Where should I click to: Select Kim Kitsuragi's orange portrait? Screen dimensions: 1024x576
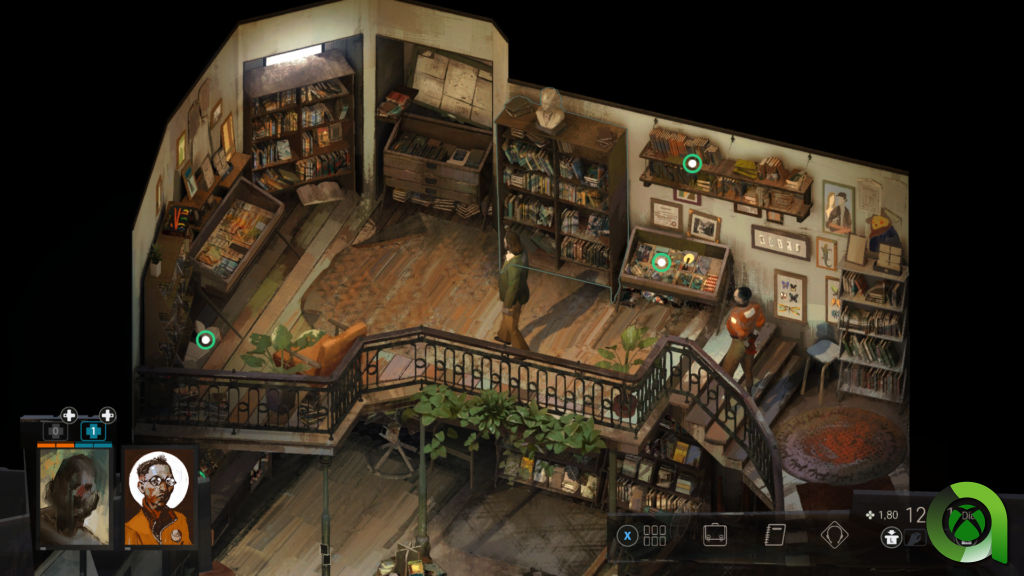(x=160, y=497)
